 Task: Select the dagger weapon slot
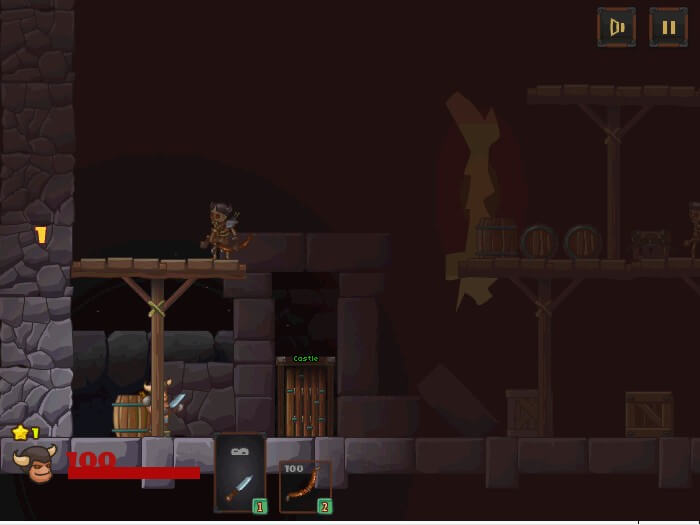click(x=241, y=474)
